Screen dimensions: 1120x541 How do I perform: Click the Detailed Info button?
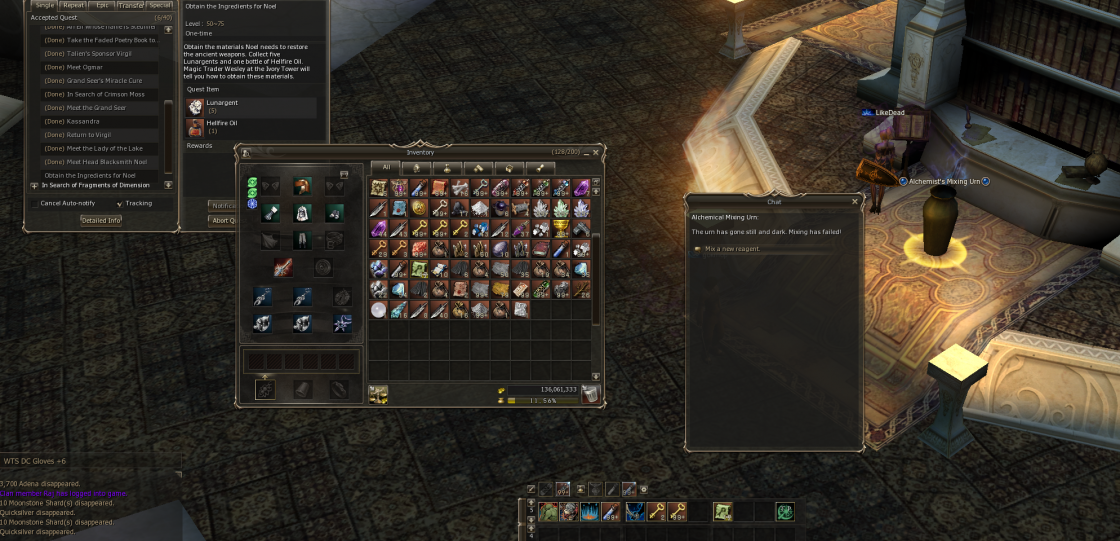101,220
